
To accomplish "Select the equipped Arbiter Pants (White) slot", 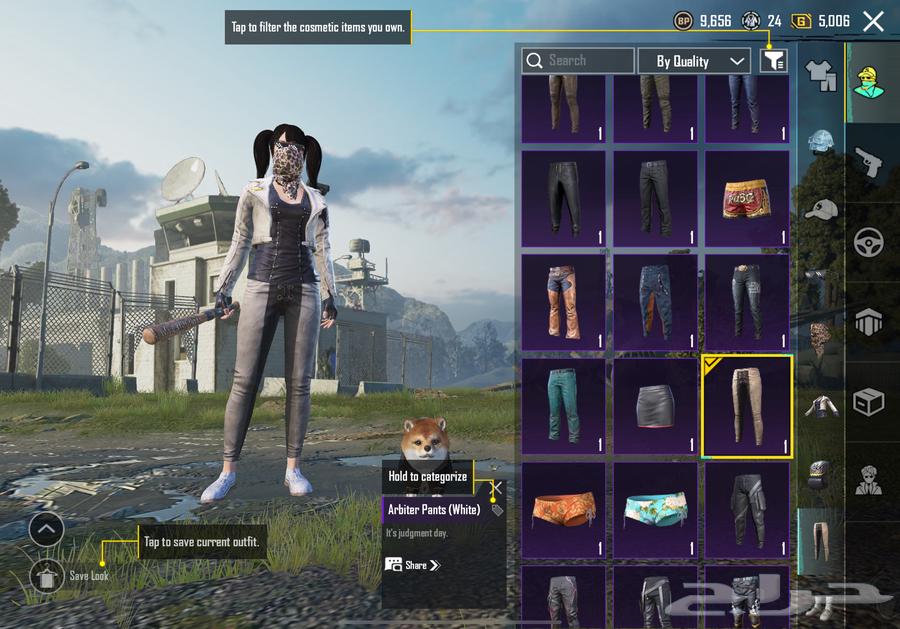I will click(x=747, y=406).
